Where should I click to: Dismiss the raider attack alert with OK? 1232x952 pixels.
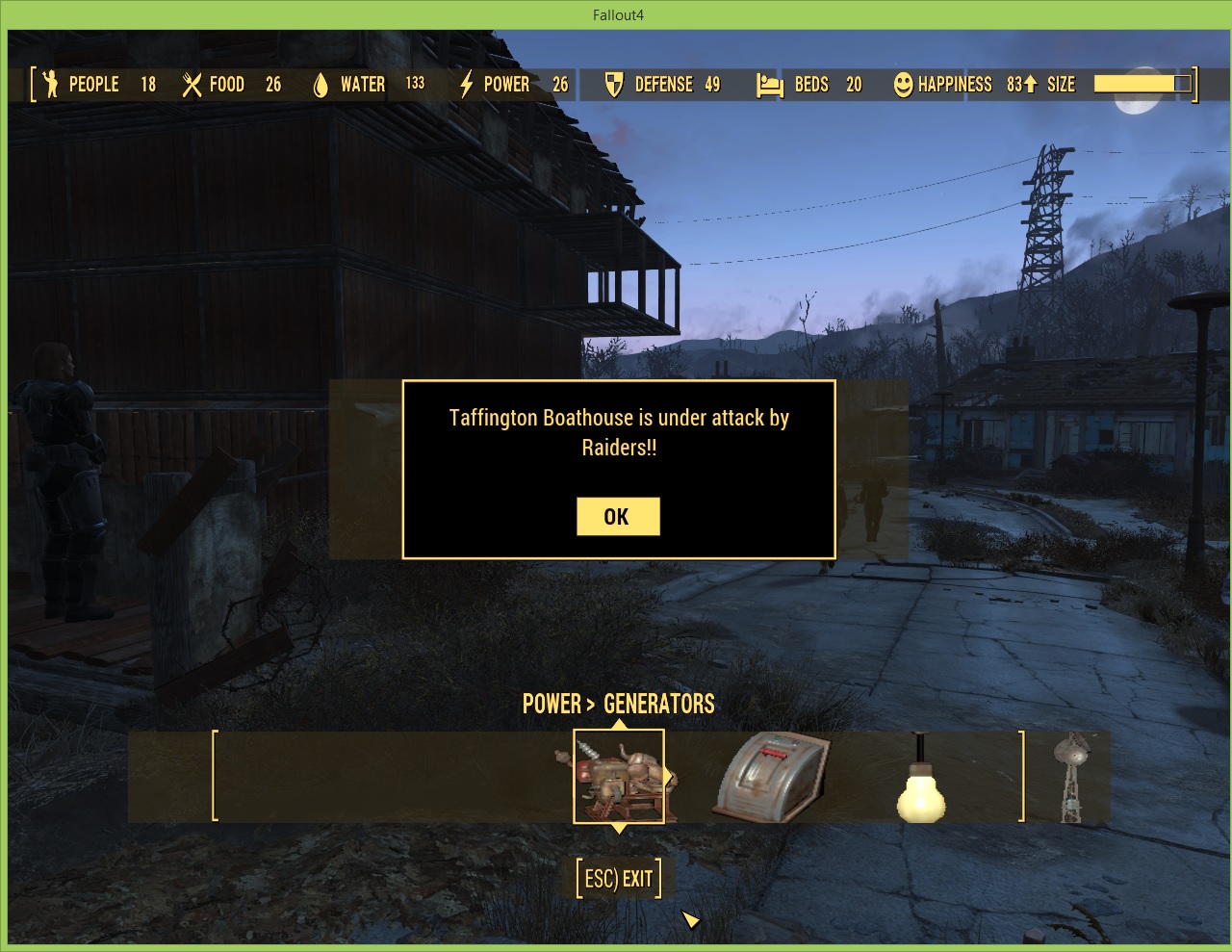click(618, 516)
